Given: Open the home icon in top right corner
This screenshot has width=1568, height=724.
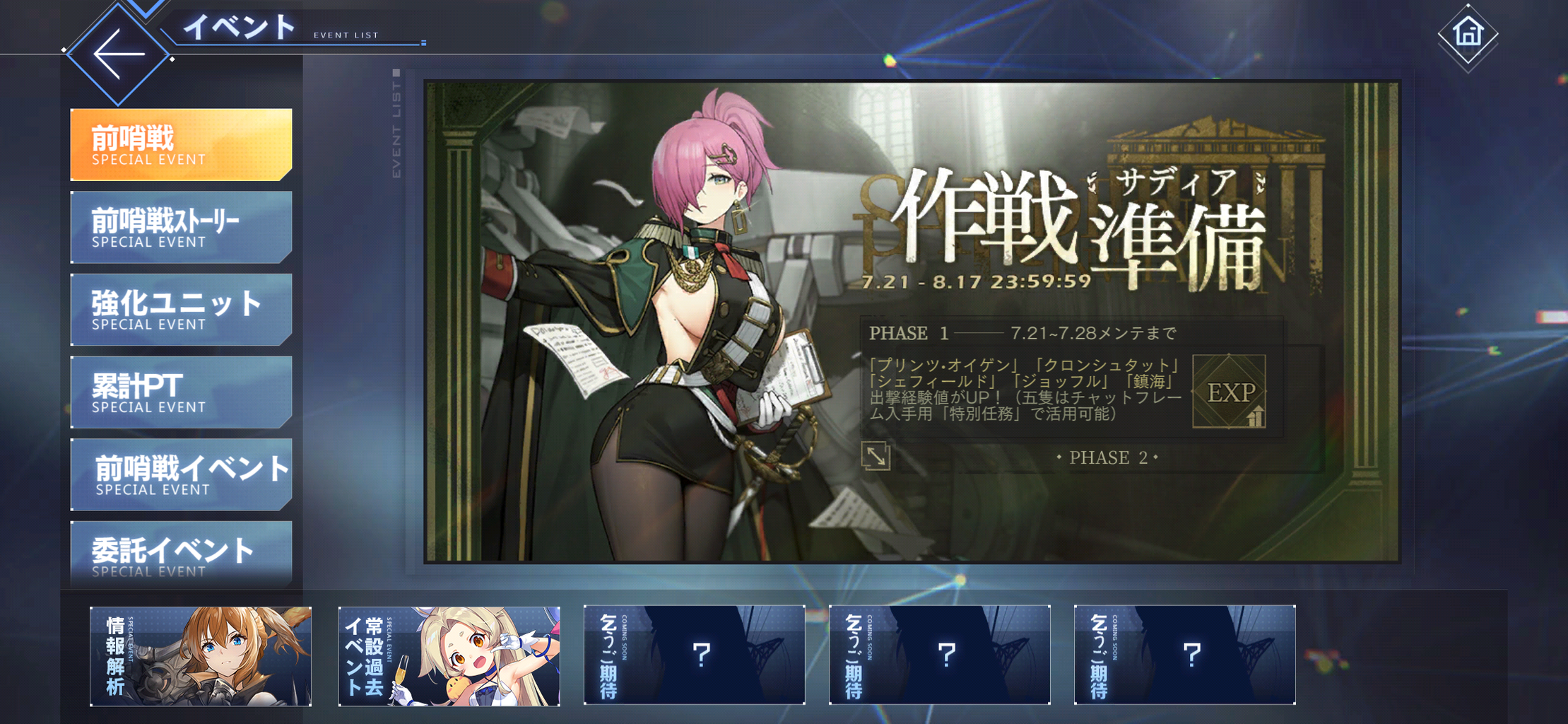Looking at the screenshot, I should click(x=1468, y=33).
